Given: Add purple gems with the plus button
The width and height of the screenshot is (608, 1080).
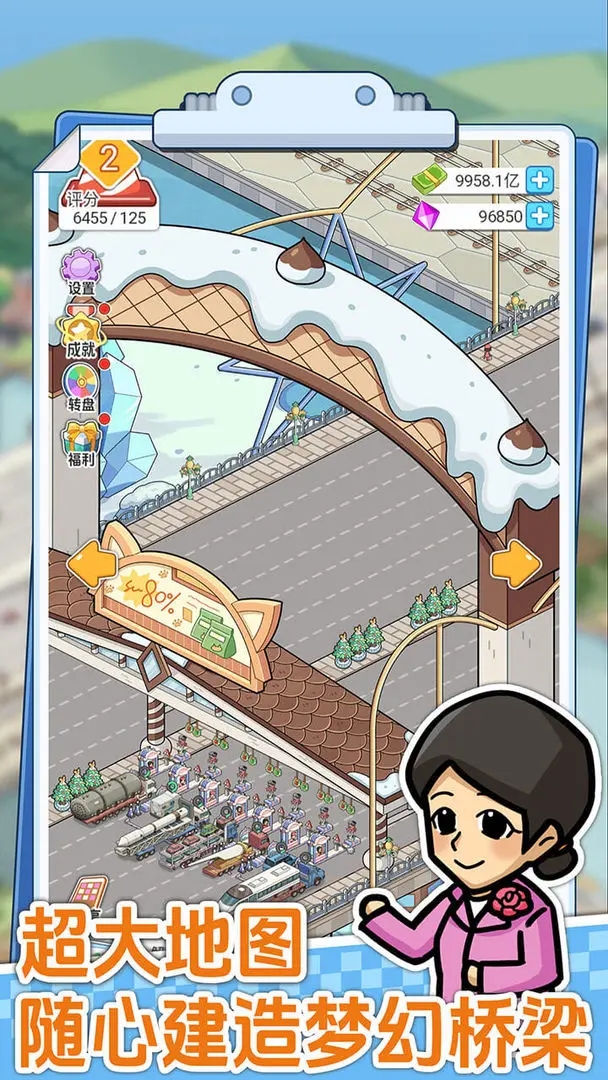Looking at the screenshot, I should (x=539, y=215).
